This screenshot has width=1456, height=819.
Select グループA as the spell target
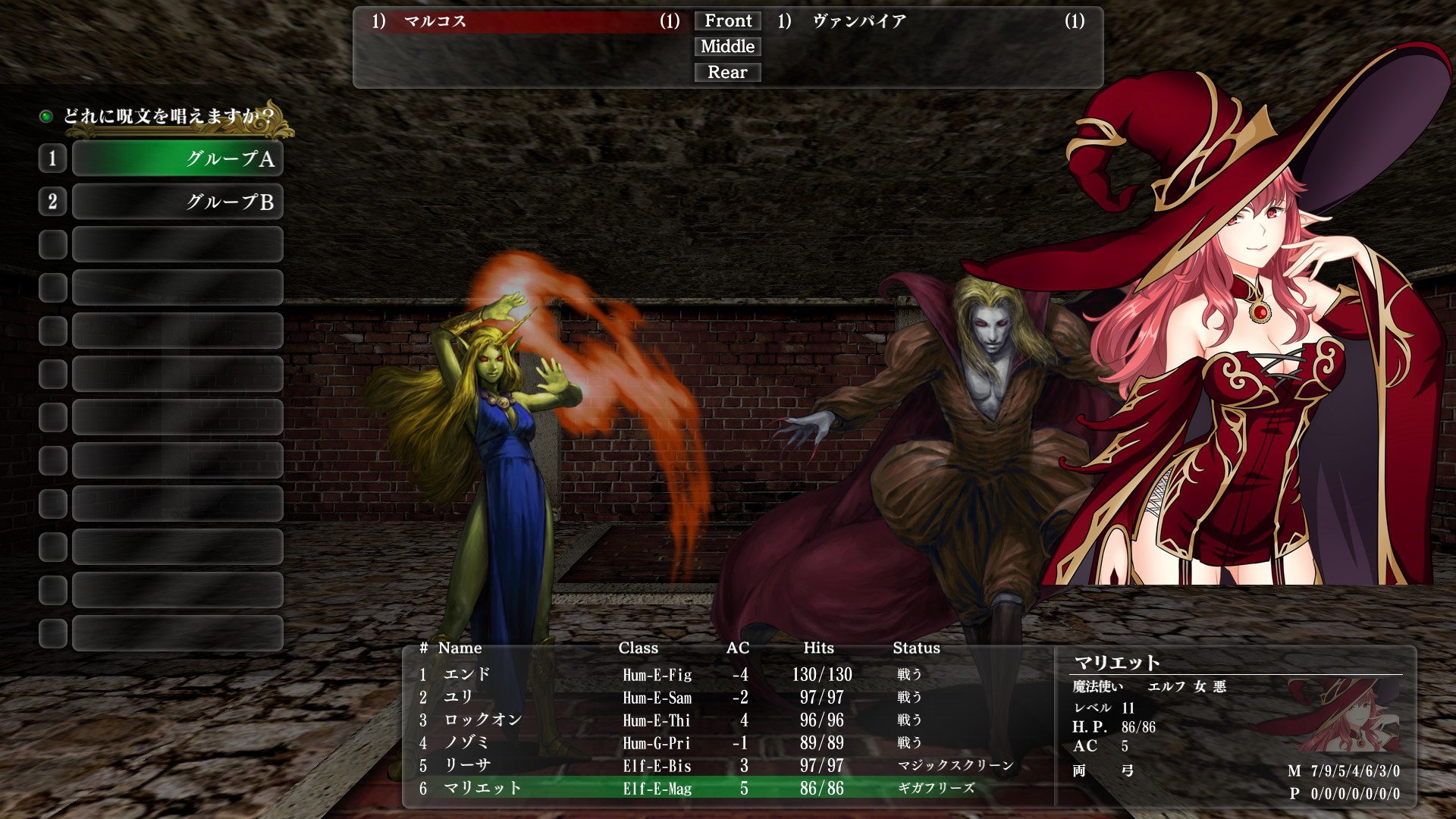[x=177, y=158]
